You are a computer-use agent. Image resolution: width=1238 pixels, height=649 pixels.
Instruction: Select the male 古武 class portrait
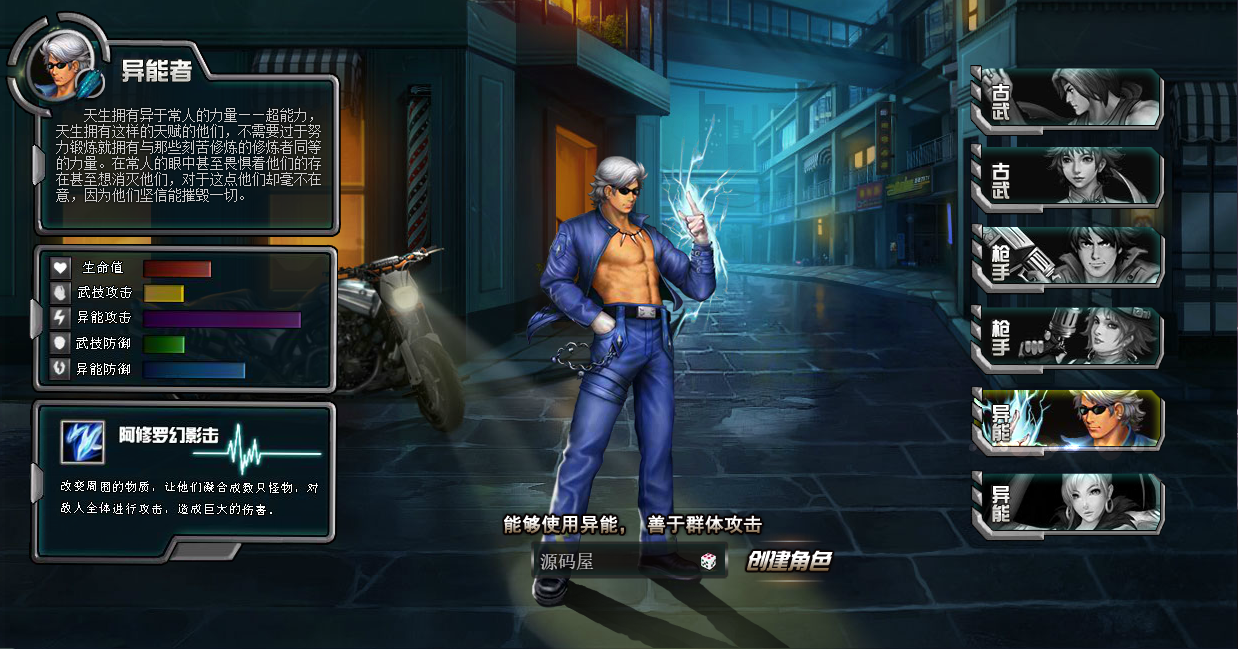coord(1066,99)
